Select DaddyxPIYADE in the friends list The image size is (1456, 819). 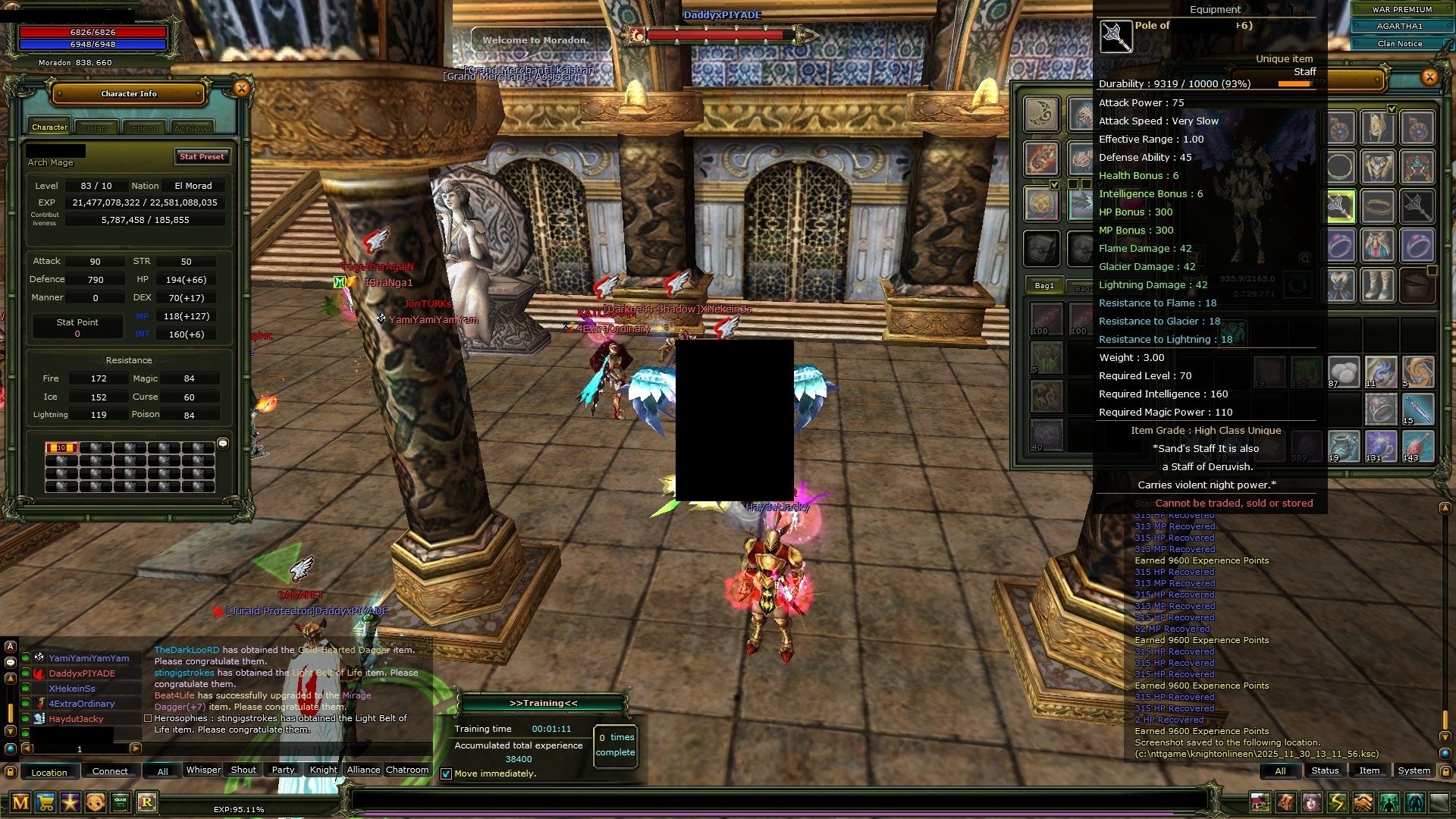point(81,673)
